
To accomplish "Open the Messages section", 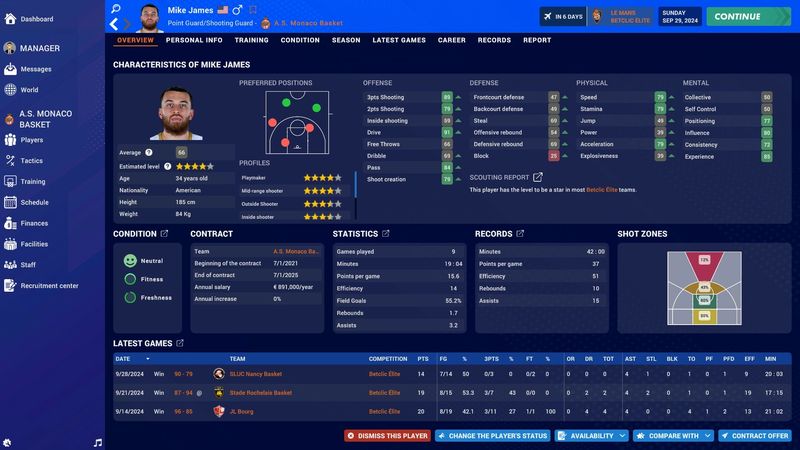I will click(x=36, y=69).
